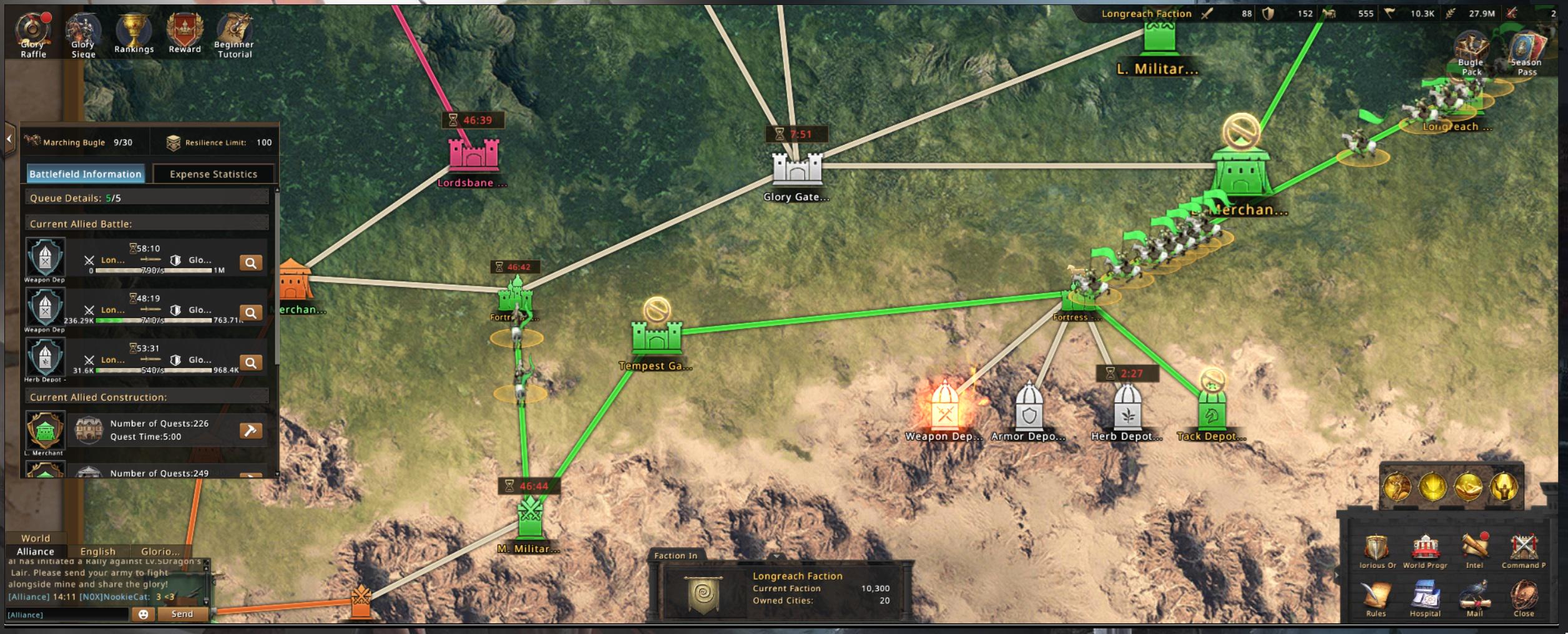Screen dimensions: 1568x634
Task: Show the Rankings trophy screen
Action: point(134,34)
